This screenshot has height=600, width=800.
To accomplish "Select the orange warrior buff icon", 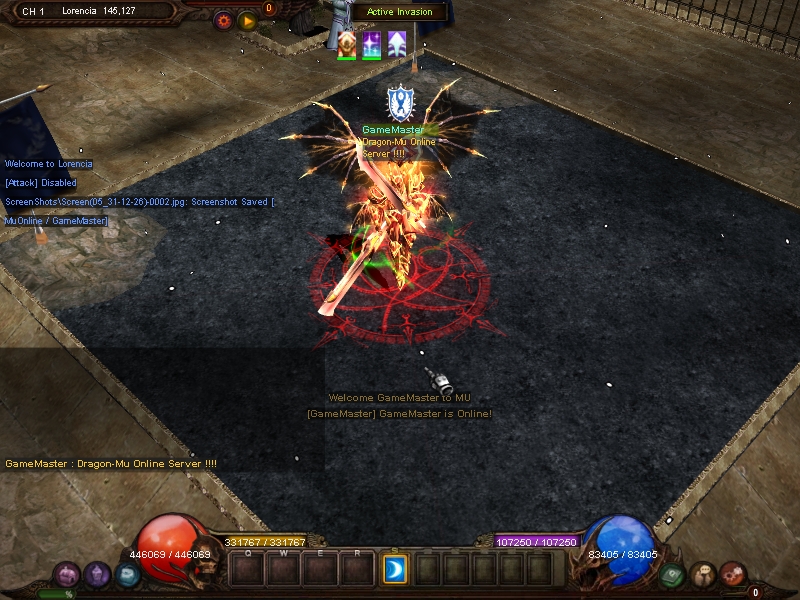I will pos(347,44).
